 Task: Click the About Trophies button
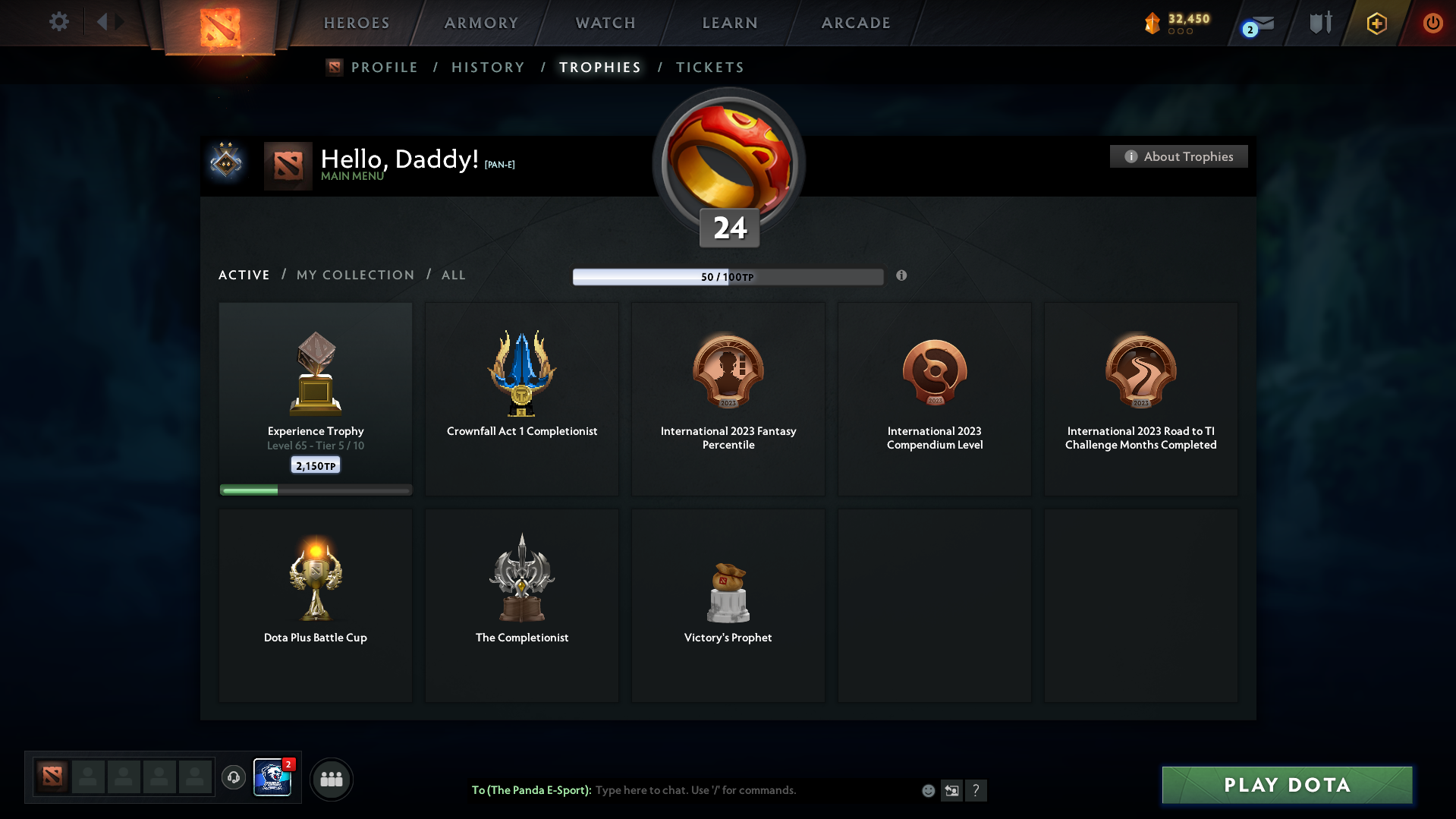click(x=1178, y=156)
